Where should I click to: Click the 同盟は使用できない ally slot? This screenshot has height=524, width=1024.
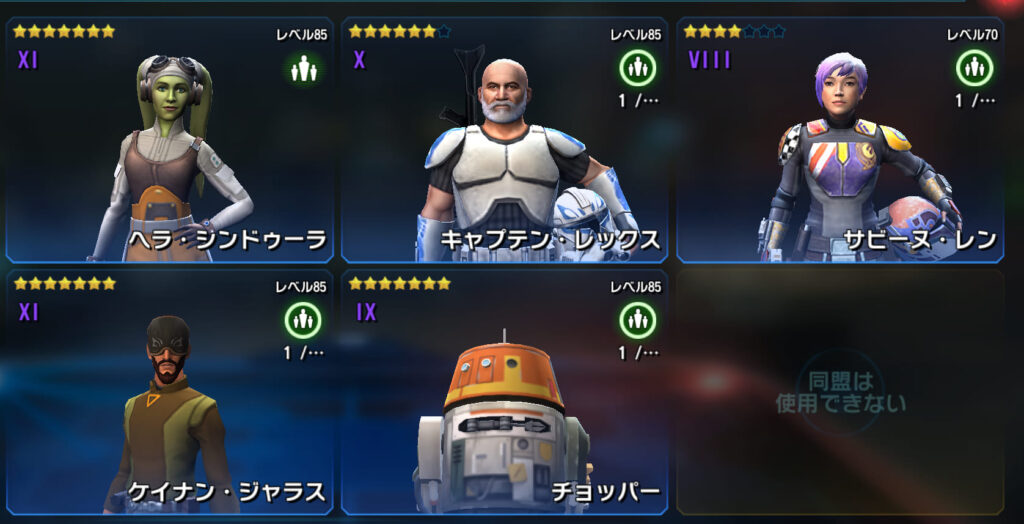click(x=840, y=392)
